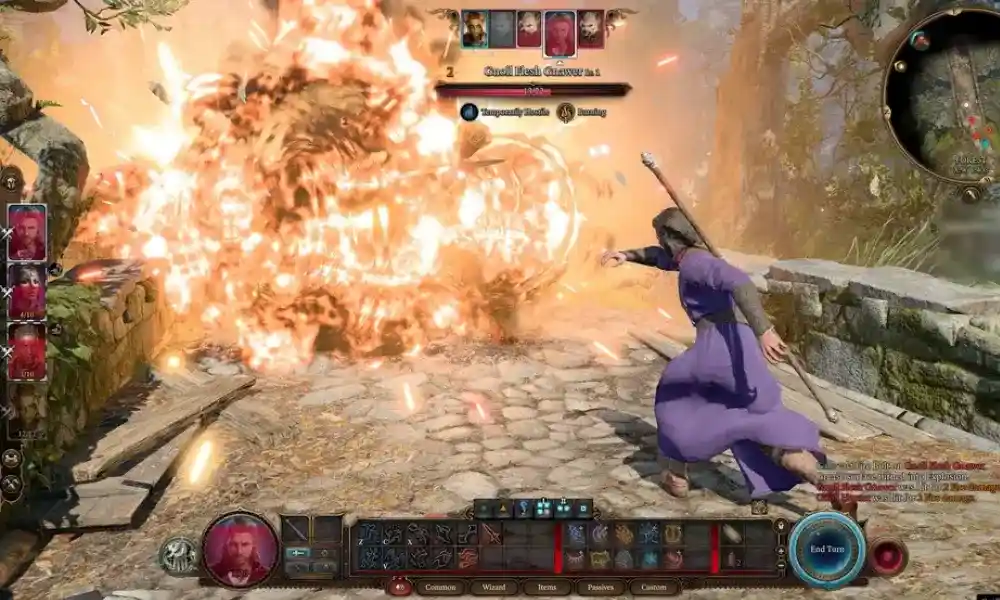The width and height of the screenshot is (1000, 600).
Task: Click the round emblem button left of portrait
Action: pos(178,555)
